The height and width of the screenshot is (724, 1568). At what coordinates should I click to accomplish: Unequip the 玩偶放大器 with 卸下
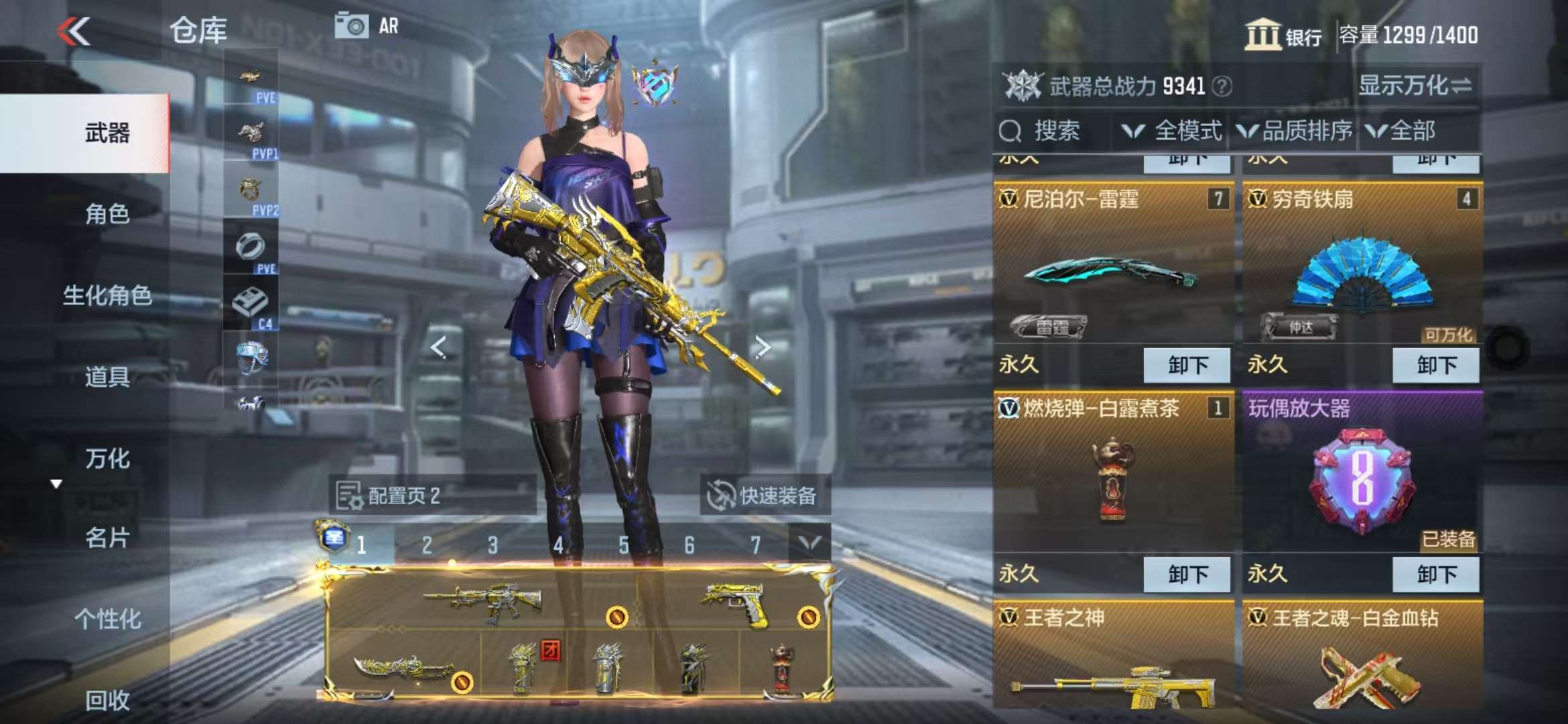point(1435,575)
